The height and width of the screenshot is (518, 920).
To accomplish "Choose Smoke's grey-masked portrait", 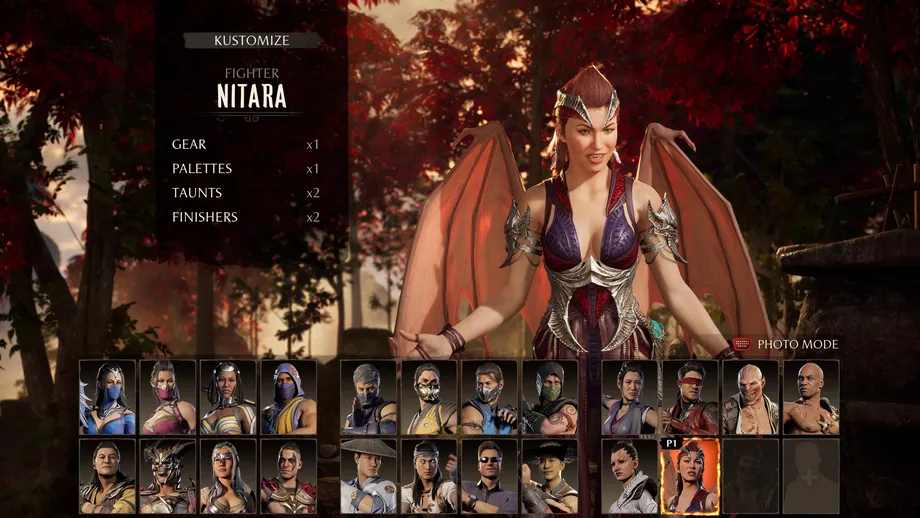I will (x=368, y=397).
